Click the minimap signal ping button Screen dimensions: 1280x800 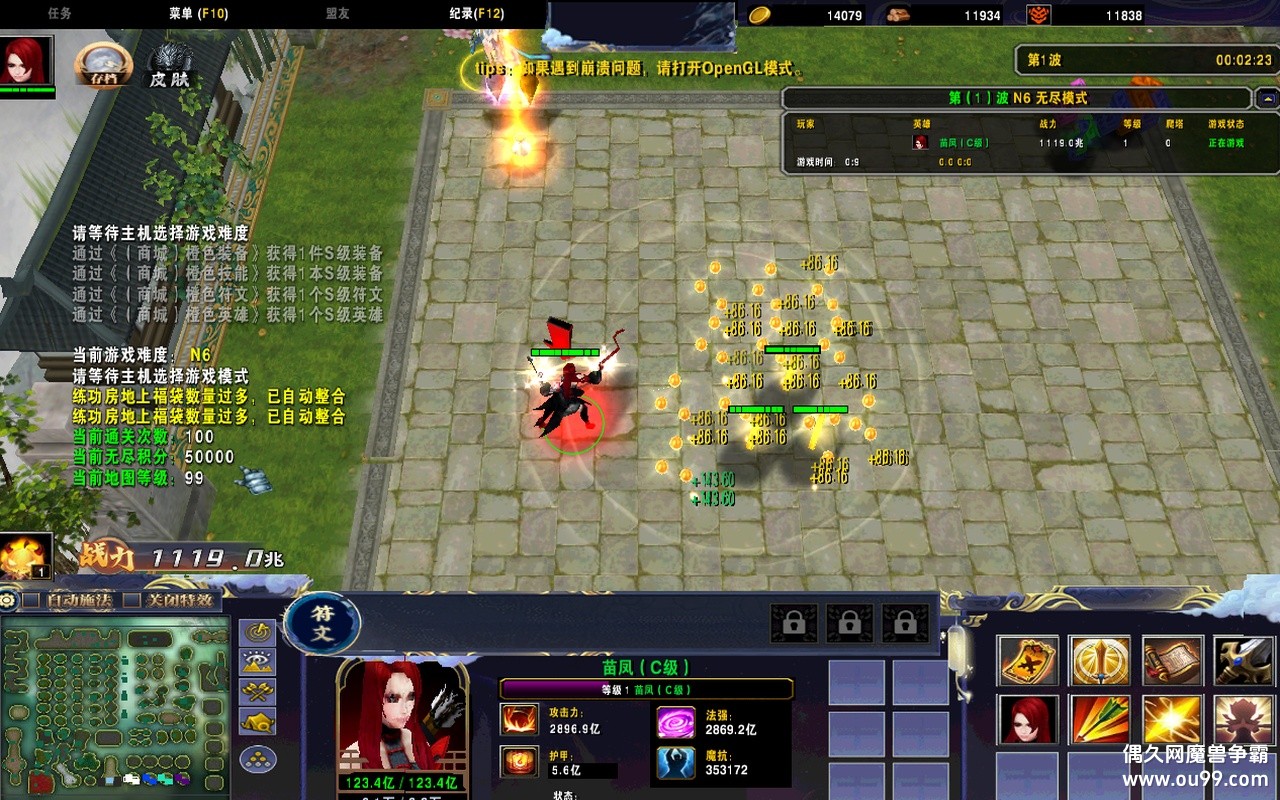click(x=258, y=632)
